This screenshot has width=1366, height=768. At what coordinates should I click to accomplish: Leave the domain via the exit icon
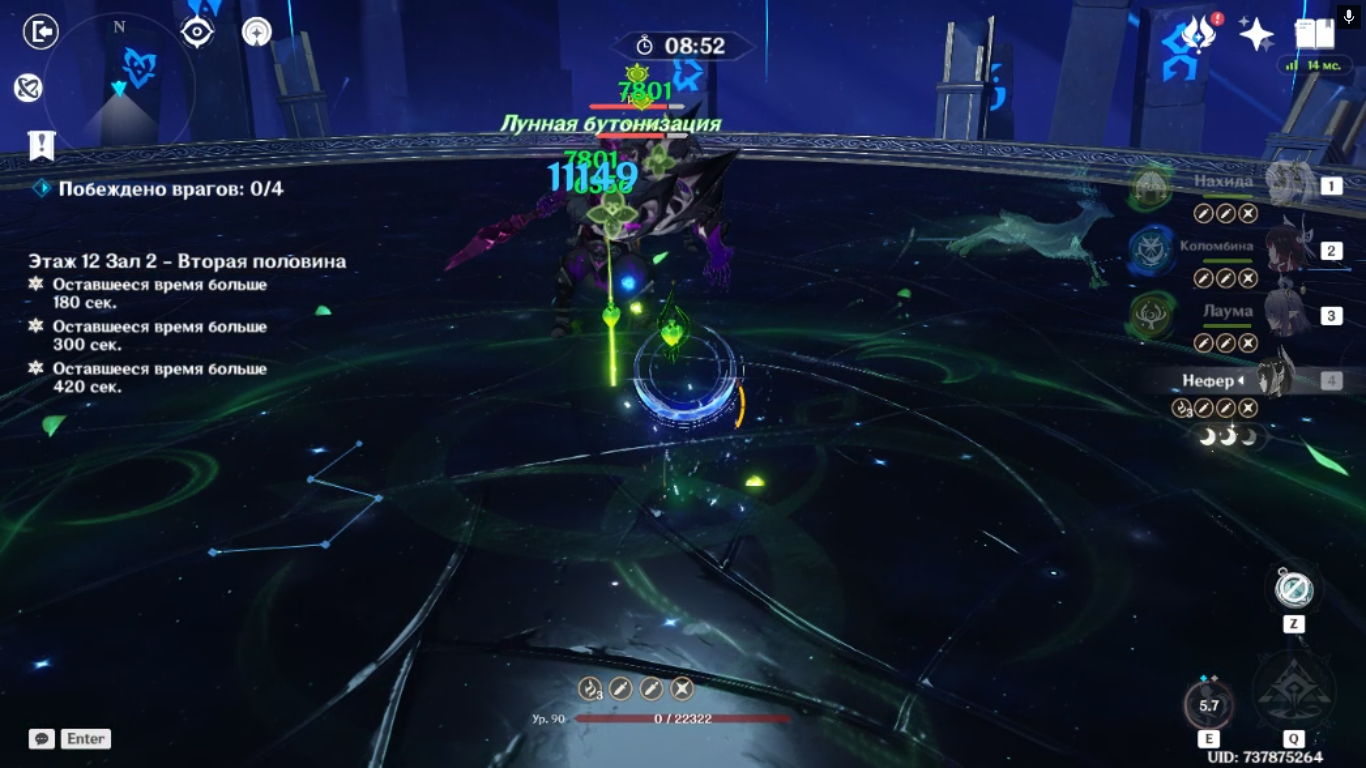(x=41, y=32)
